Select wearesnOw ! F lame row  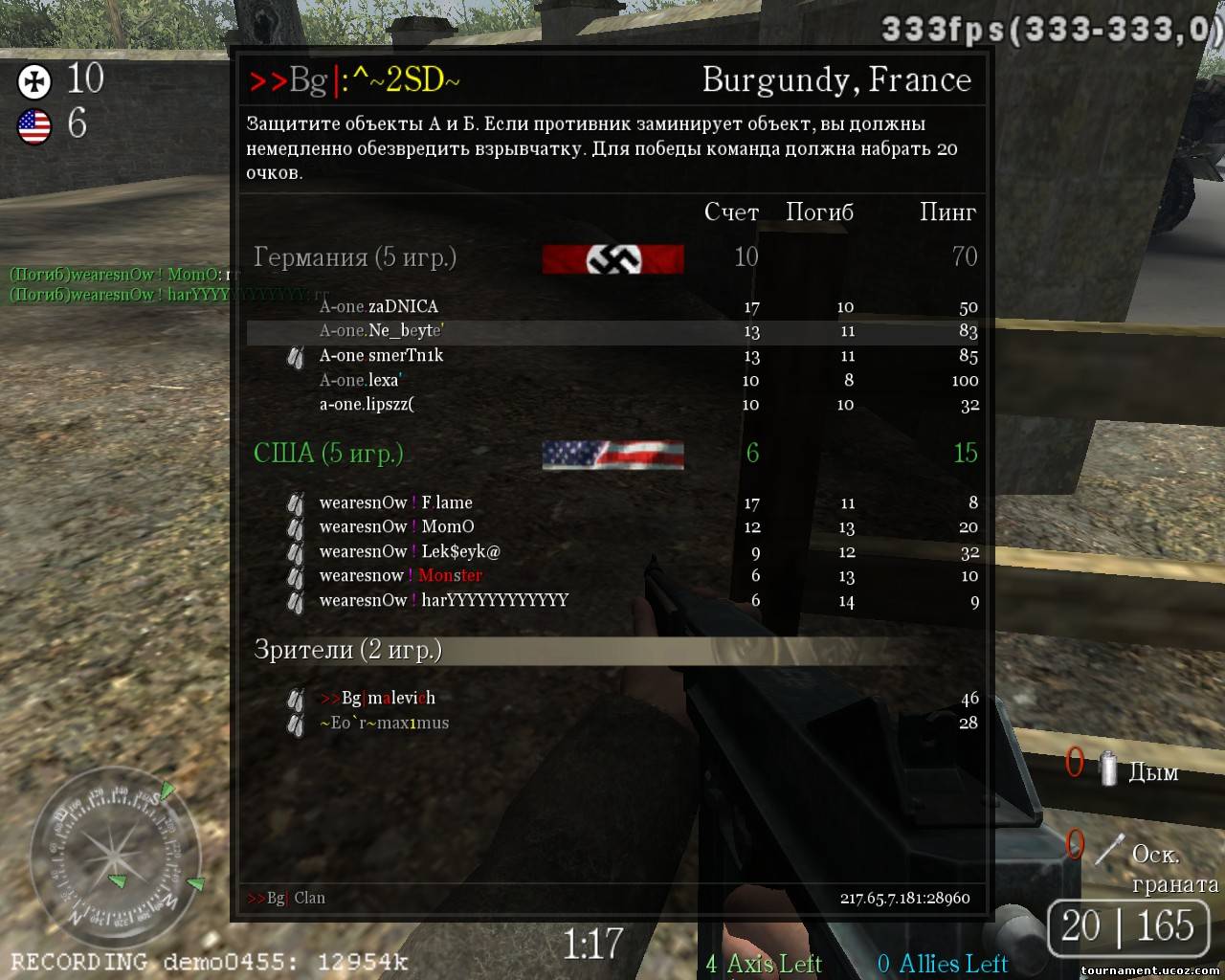point(395,502)
